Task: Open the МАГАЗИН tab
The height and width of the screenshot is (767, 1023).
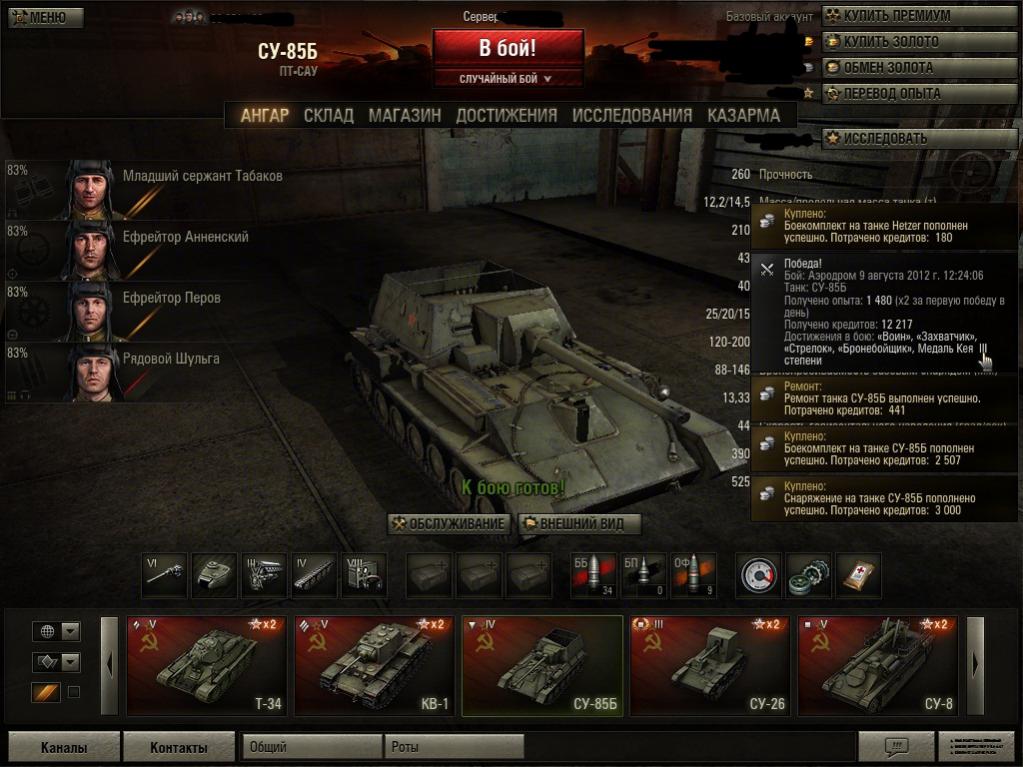Action: [x=404, y=115]
